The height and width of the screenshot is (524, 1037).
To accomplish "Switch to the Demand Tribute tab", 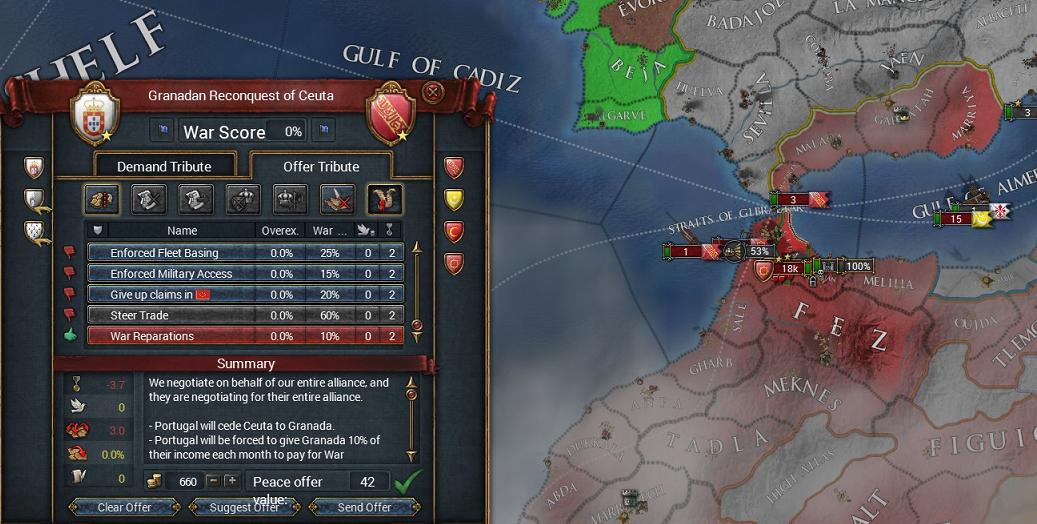I will [164, 166].
